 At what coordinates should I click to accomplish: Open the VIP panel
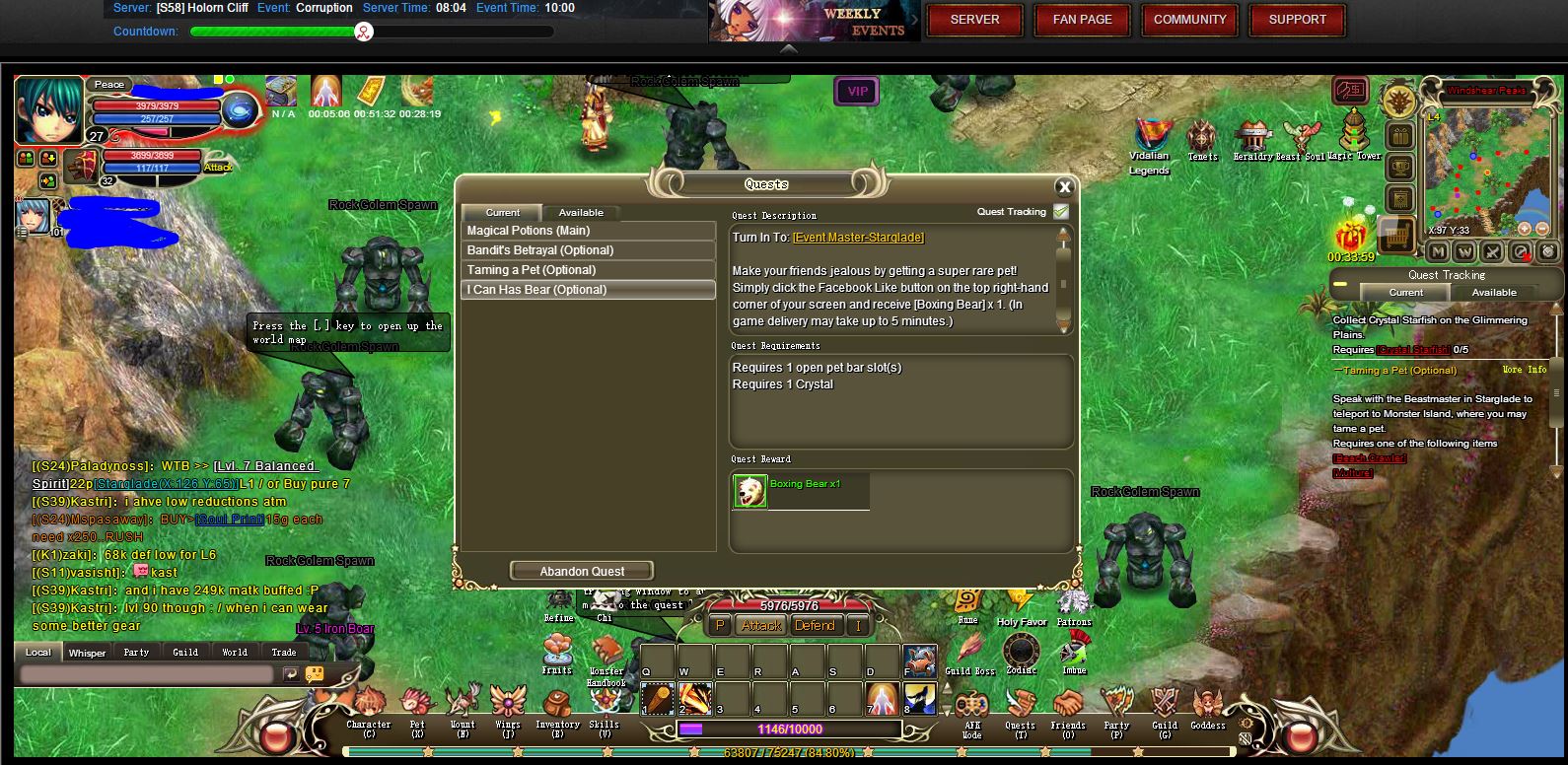tap(857, 92)
